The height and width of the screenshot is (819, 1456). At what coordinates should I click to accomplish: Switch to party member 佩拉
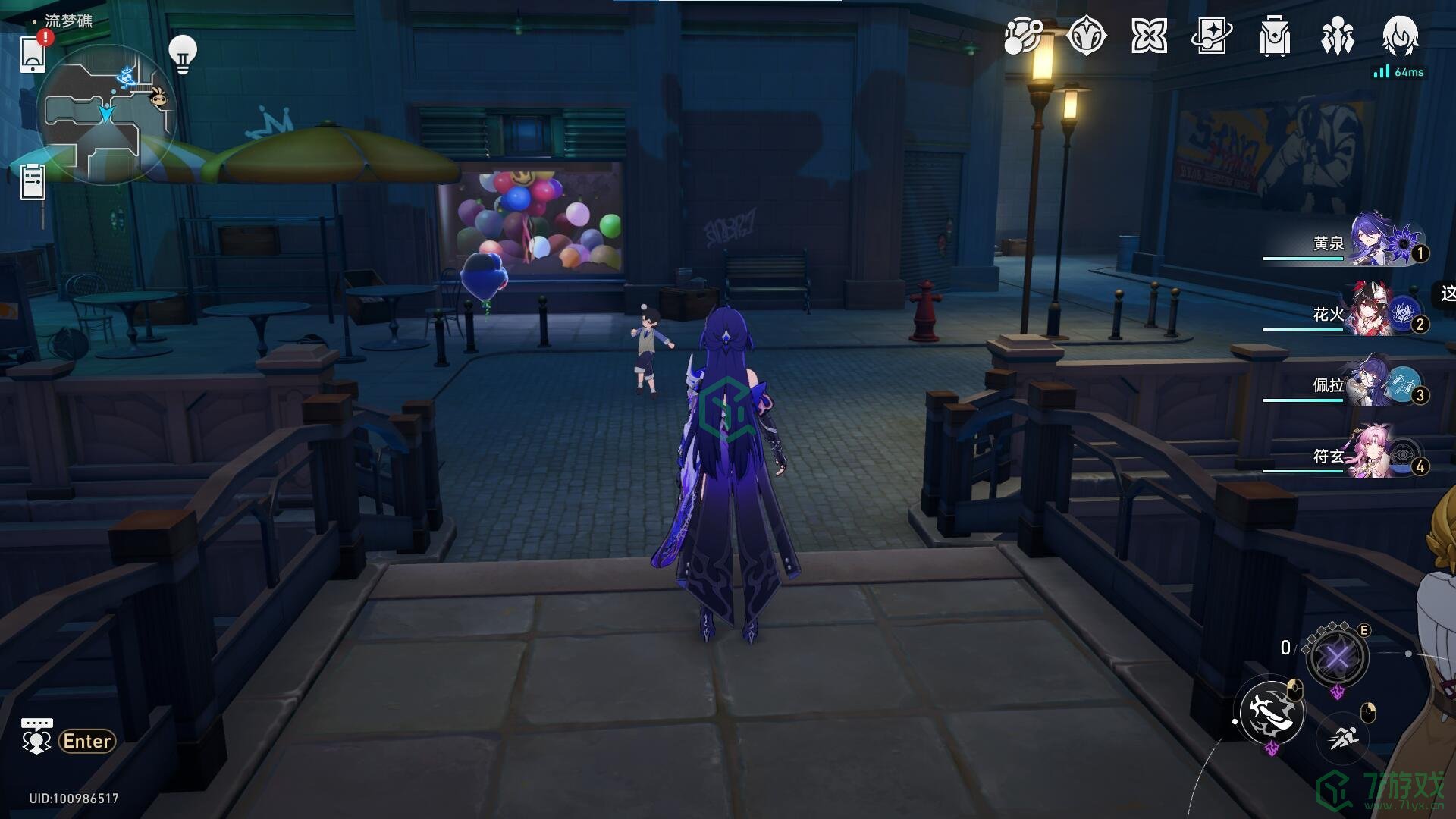[x=1357, y=384]
